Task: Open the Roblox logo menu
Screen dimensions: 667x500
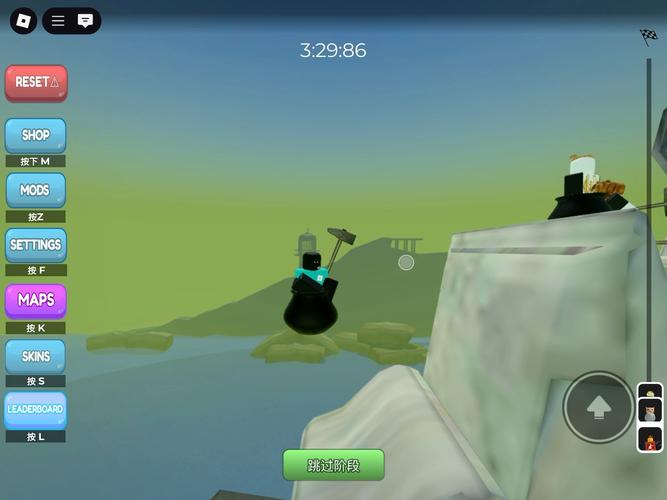Action: click(24, 20)
